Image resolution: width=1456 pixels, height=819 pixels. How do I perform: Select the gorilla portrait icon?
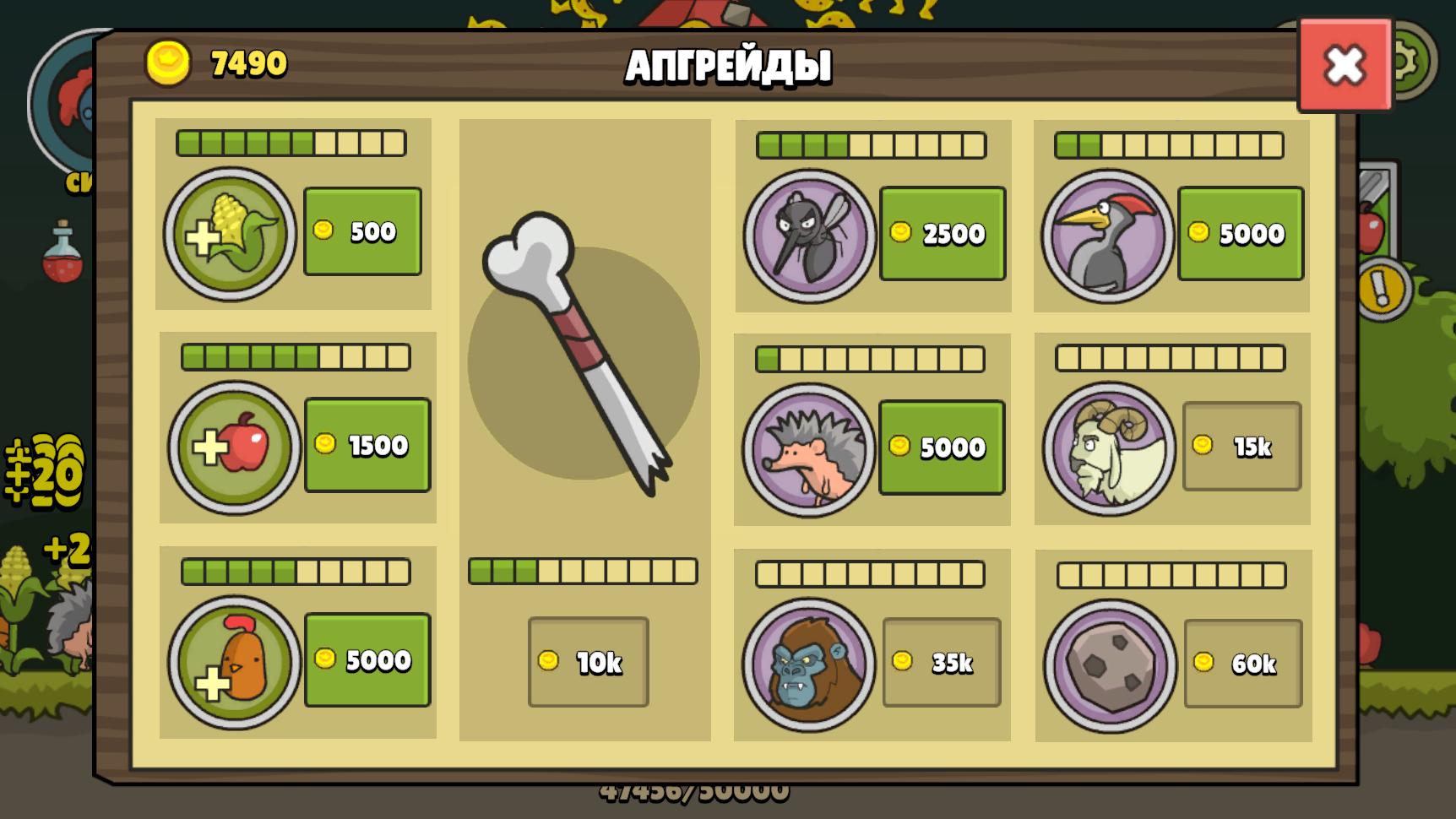(809, 665)
